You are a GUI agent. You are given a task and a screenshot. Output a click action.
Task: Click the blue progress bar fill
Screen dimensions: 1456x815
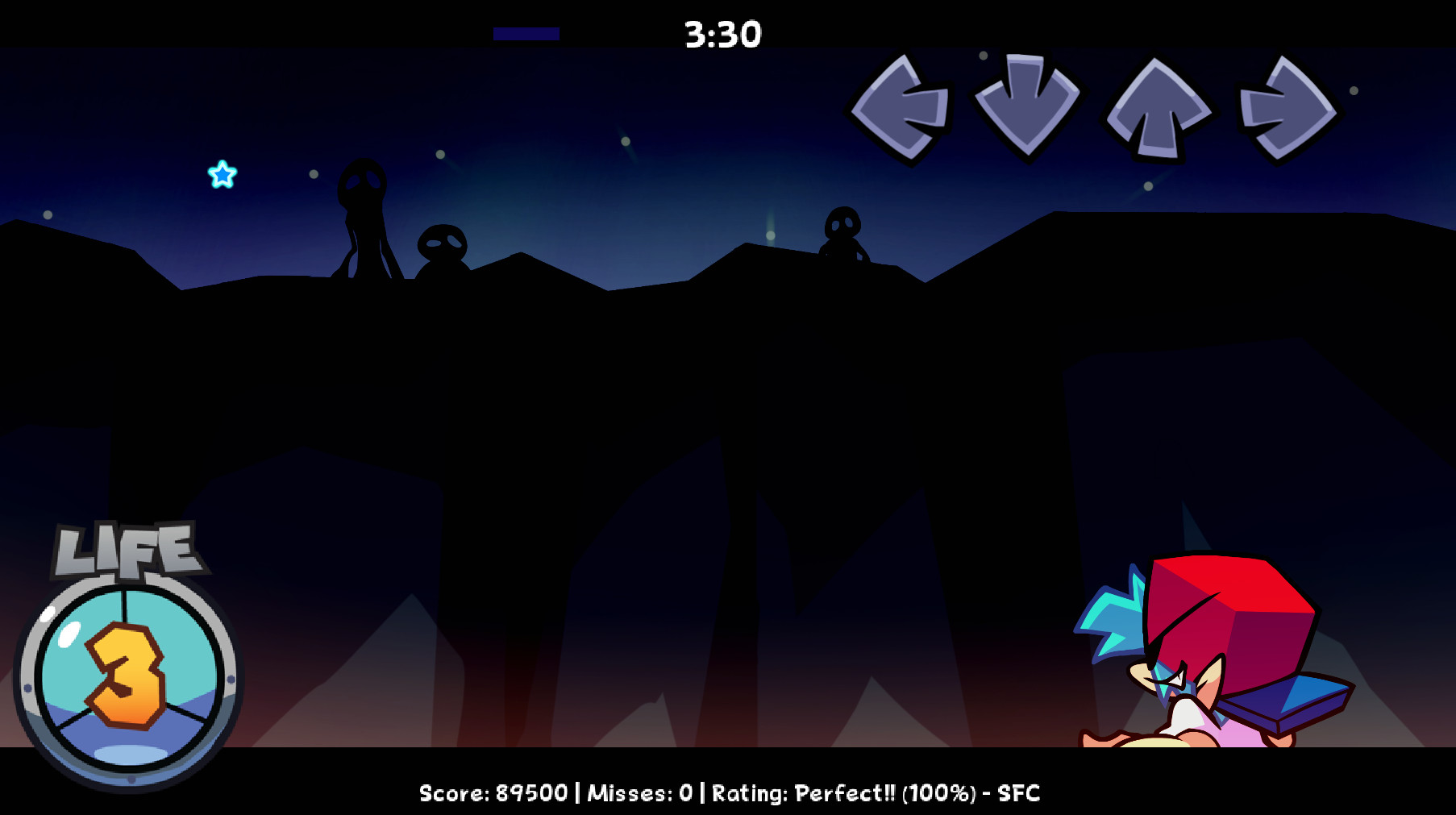point(527,34)
